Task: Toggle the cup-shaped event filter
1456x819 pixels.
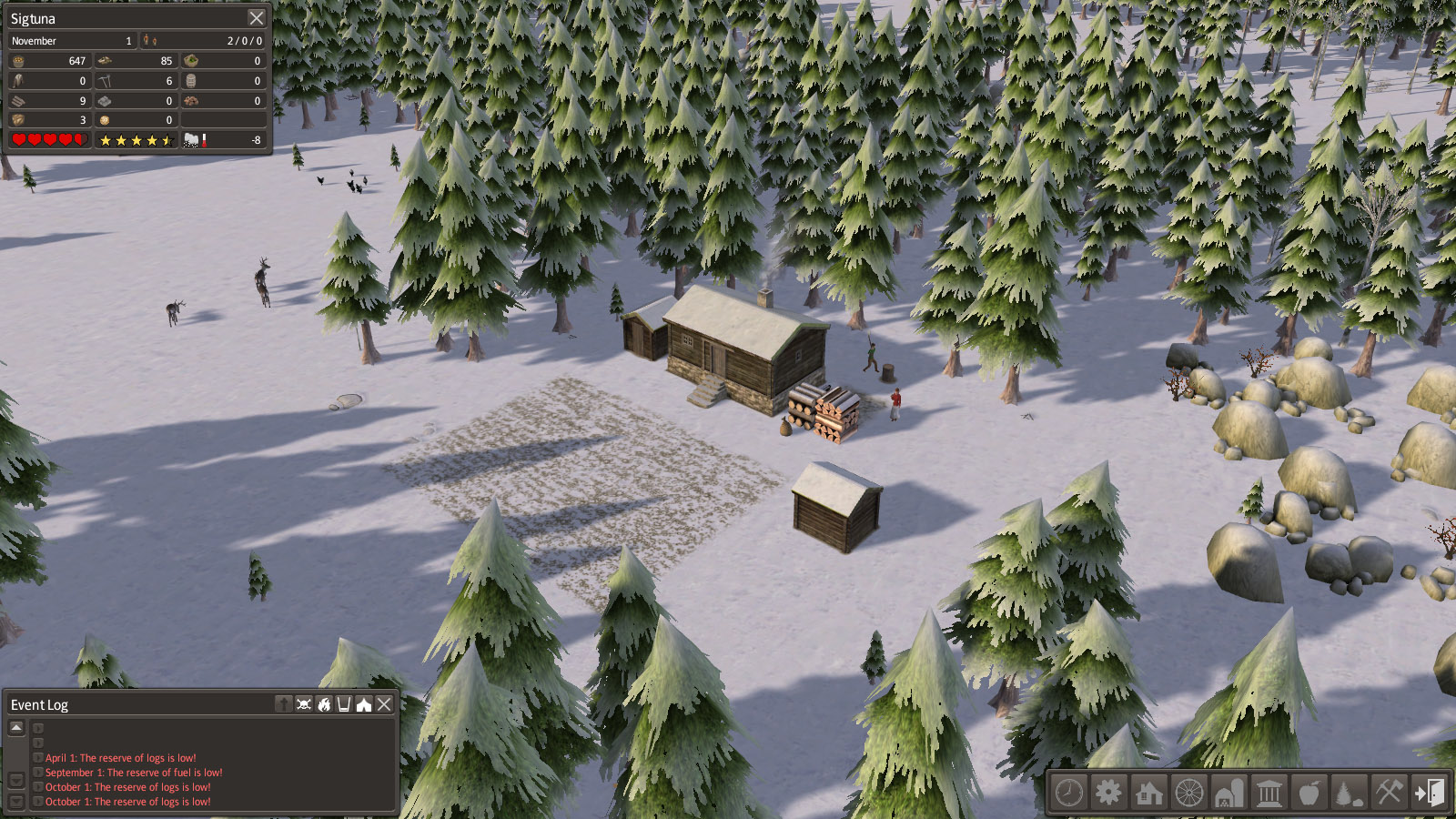Action: coord(344,704)
